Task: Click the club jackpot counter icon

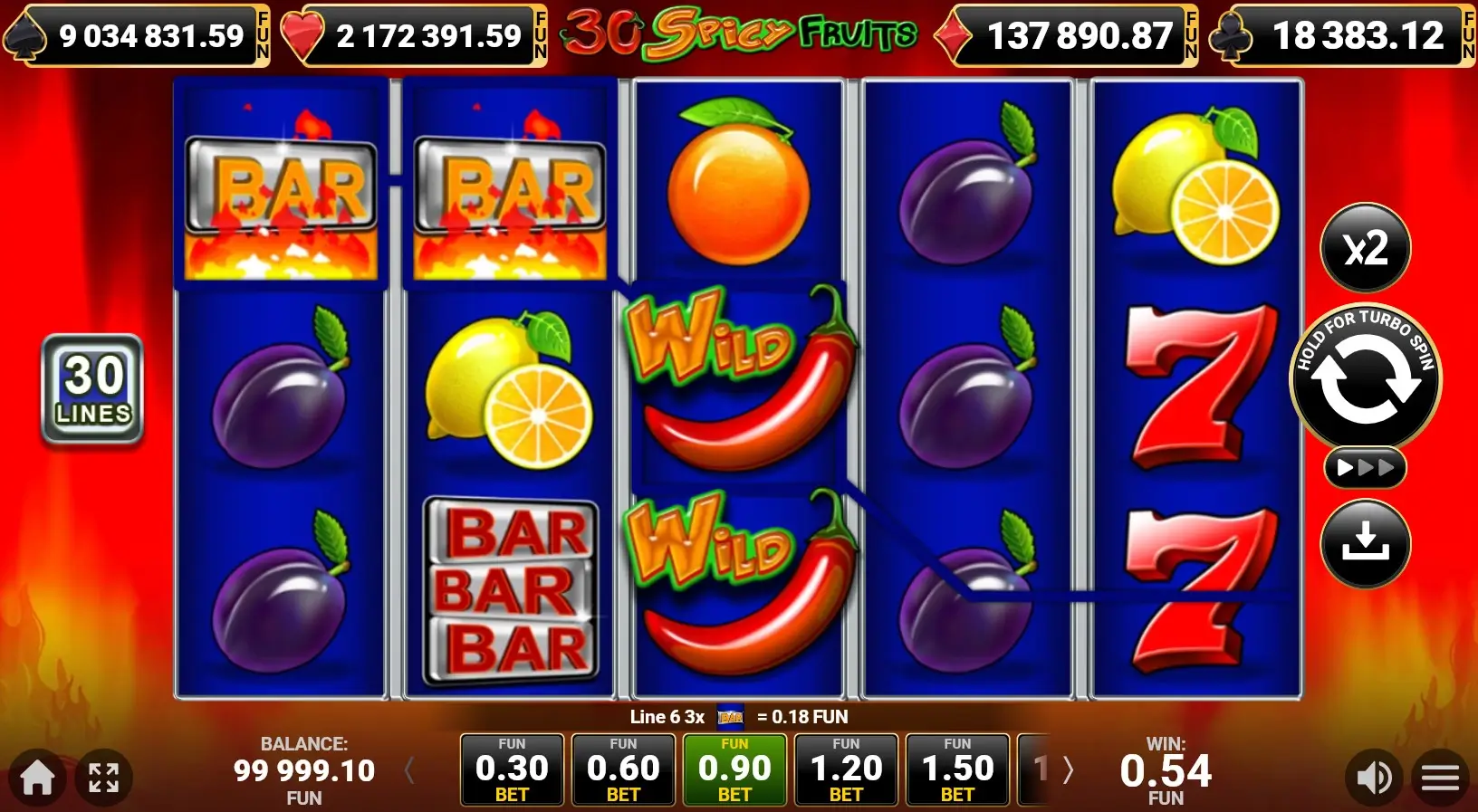Action: point(1232,36)
